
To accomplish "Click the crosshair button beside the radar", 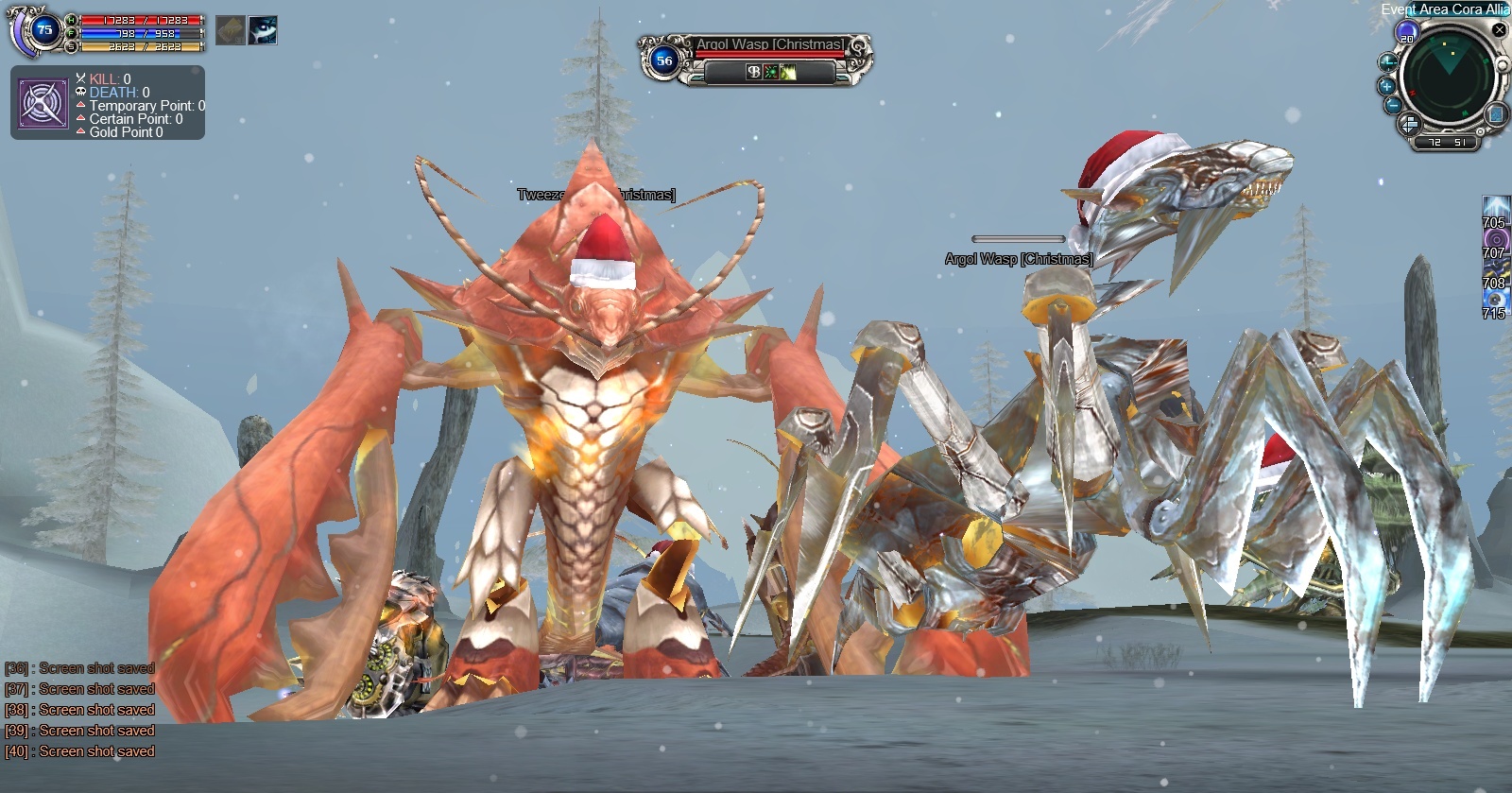I will (x=1387, y=63).
